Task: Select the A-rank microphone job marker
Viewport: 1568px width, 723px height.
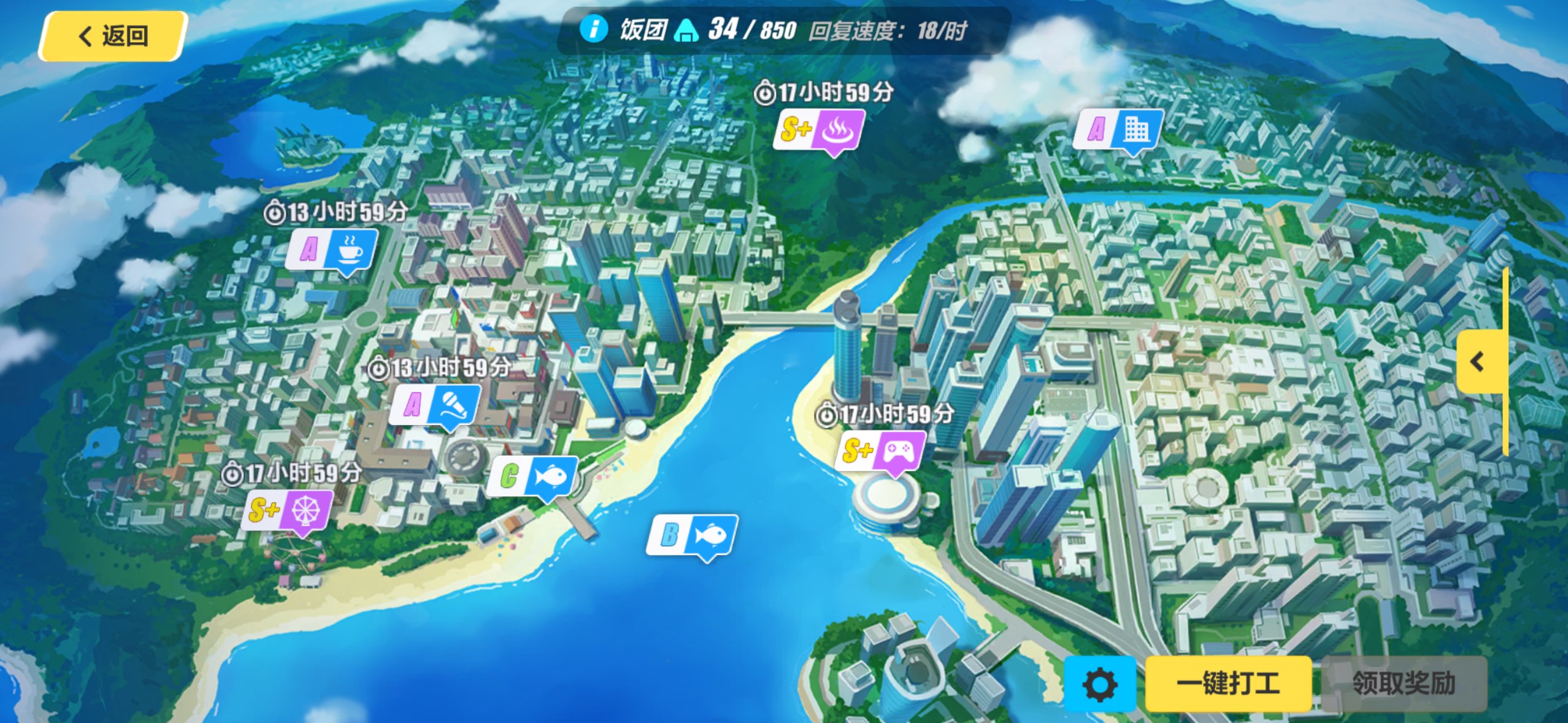Action: click(435, 405)
